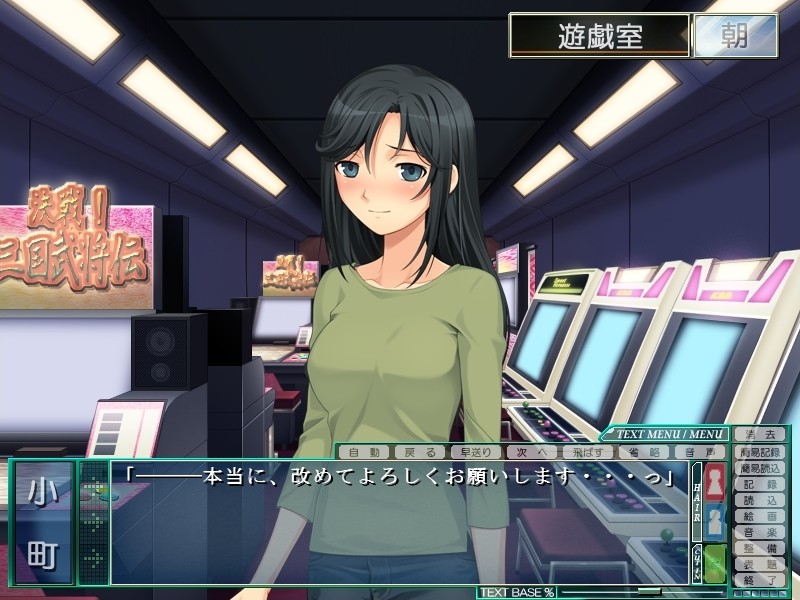Open the 絵画 picture menu
This screenshot has width=800, height=600.
tap(759, 516)
